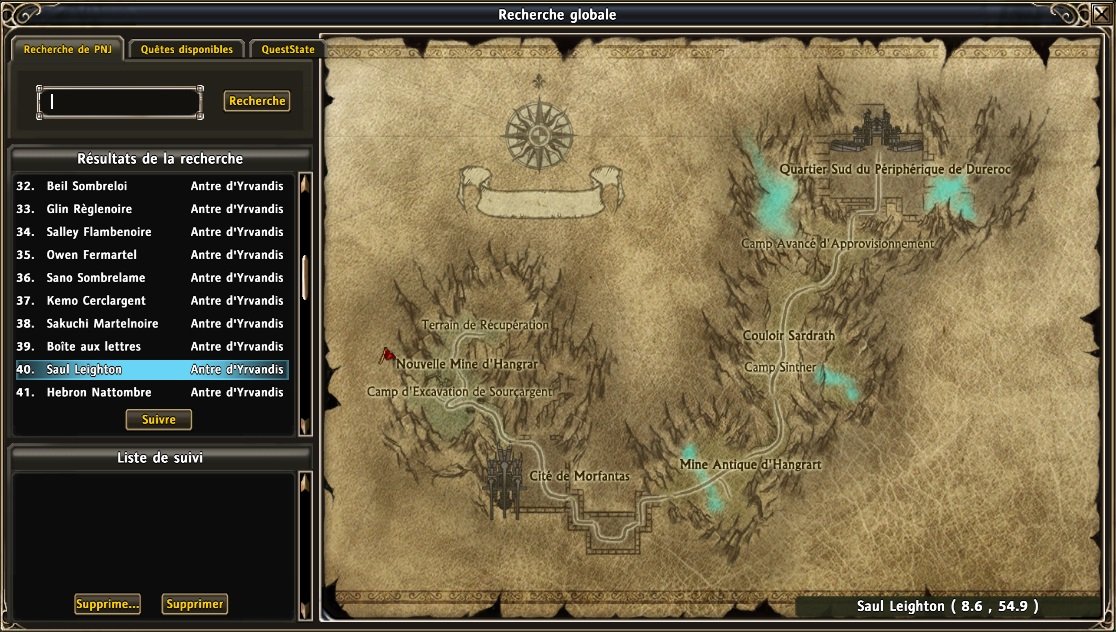Screen dimensions: 1116x632
Task: Choose the Kemo Cerclargent row
Action: pos(150,301)
